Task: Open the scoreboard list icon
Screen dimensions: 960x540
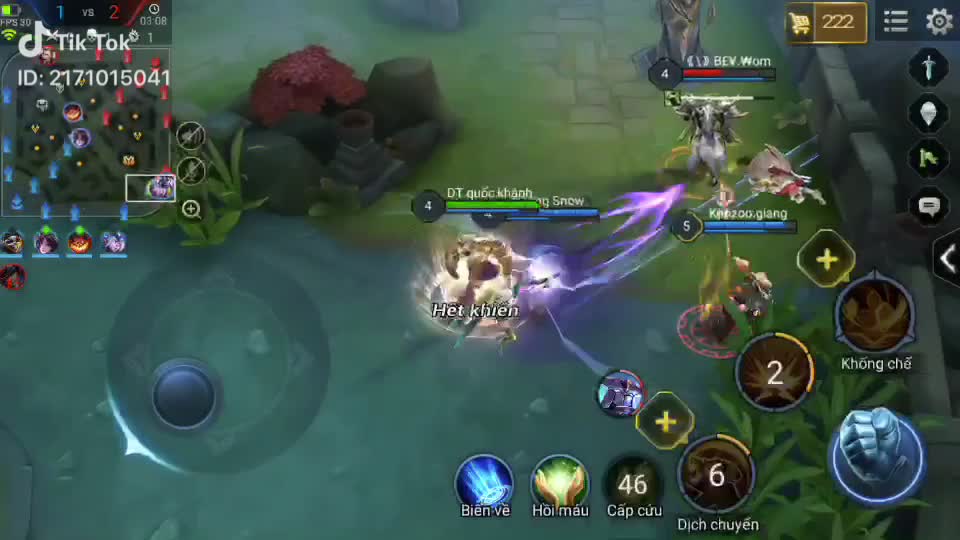Action: 896,21
